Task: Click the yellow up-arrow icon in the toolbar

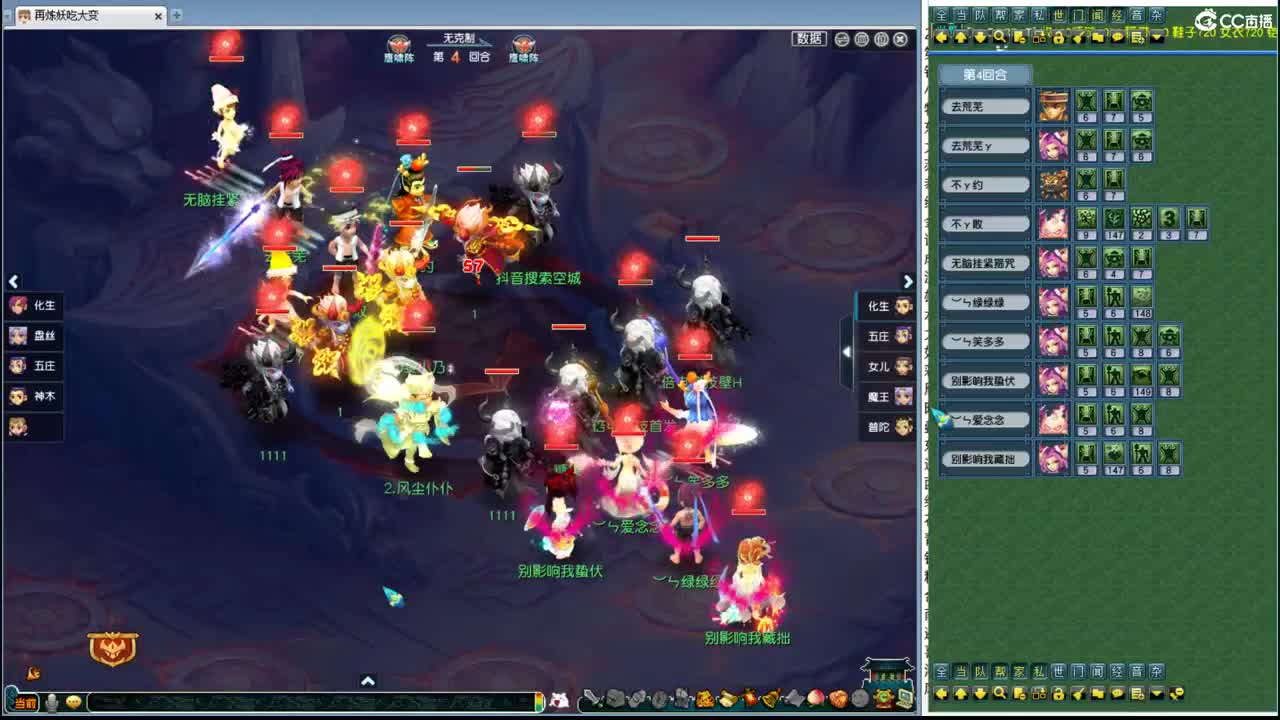Action: pyautogui.click(x=961, y=38)
